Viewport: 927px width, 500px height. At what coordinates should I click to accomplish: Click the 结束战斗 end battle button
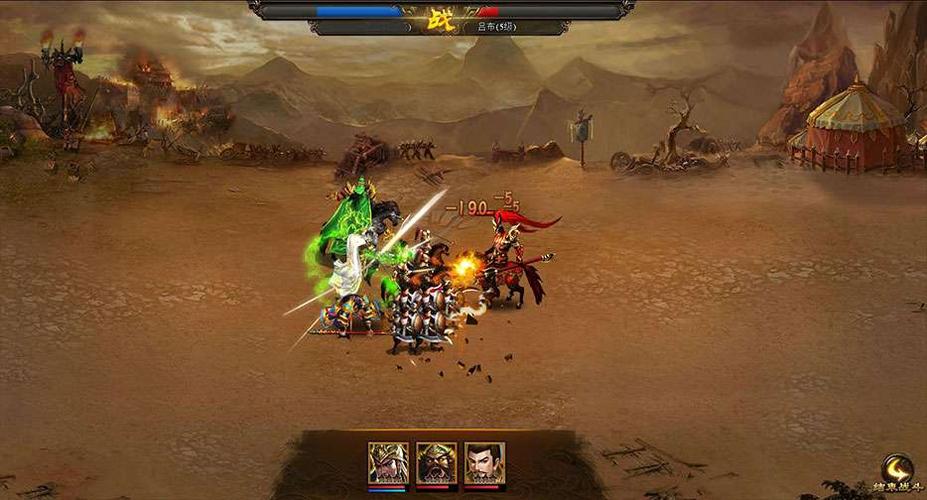pos(896,473)
